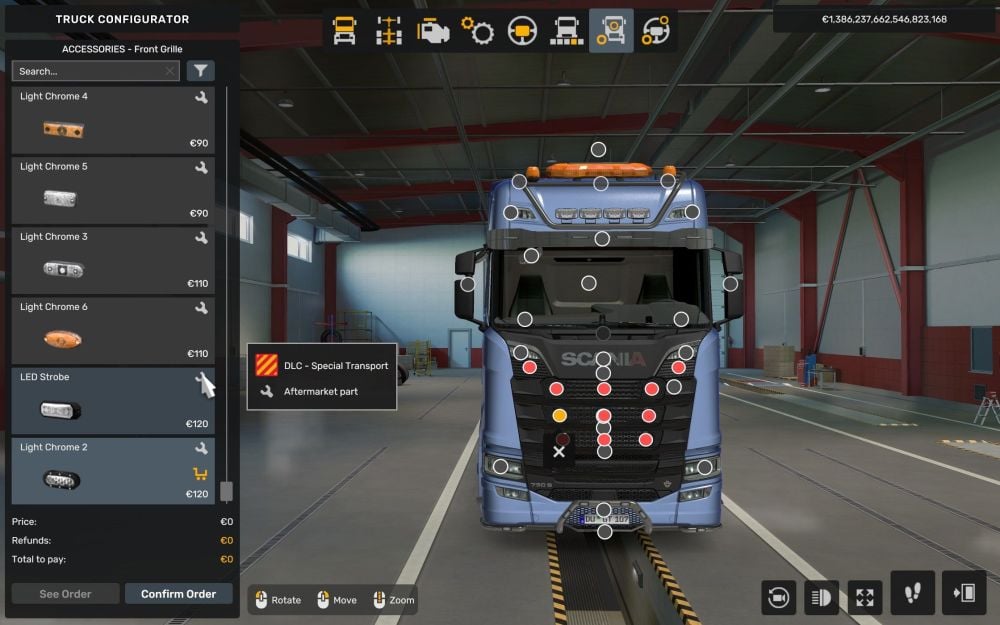The height and width of the screenshot is (625, 1000).
Task: Choose the Light Chrome 5 accessory
Action: tap(112, 190)
